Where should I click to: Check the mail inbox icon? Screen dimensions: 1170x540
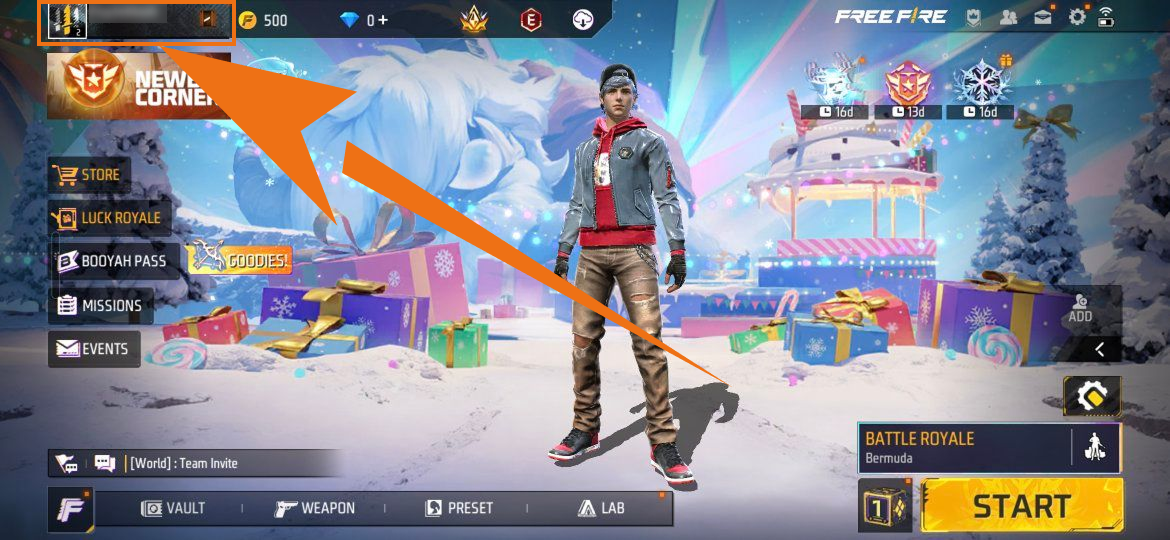point(1043,17)
